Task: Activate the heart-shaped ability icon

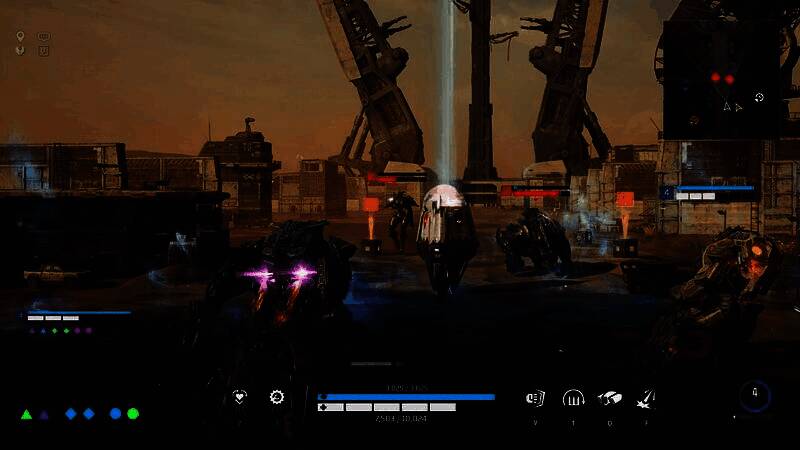Action: [240, 397]
